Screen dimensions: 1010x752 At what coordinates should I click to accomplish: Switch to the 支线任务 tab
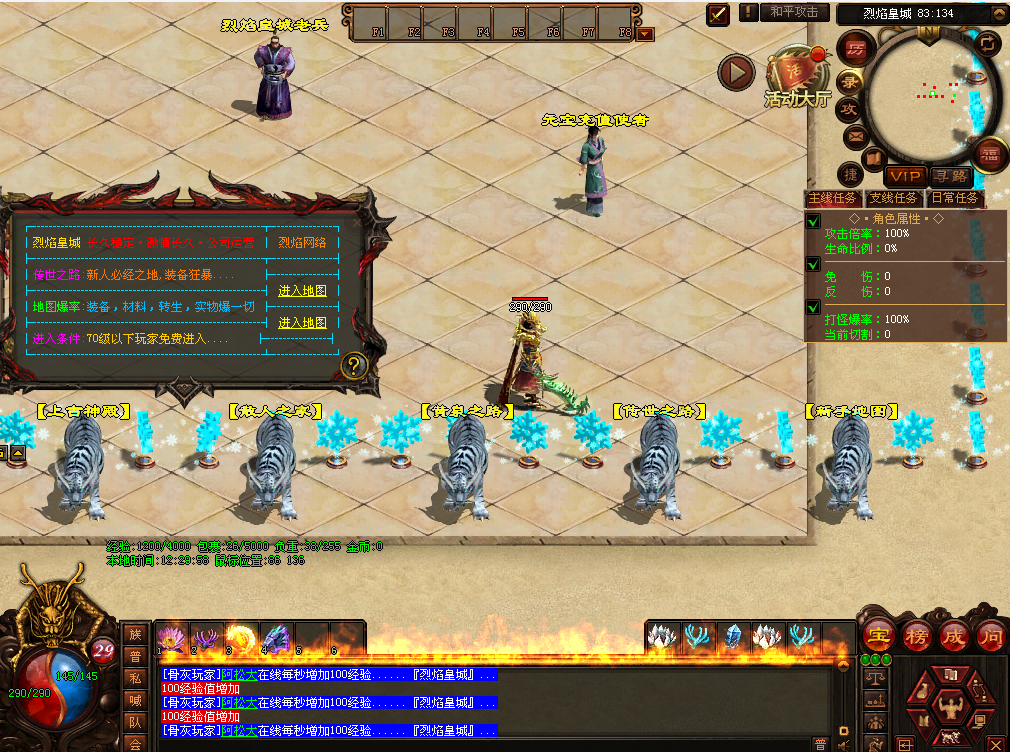(893, 198)
